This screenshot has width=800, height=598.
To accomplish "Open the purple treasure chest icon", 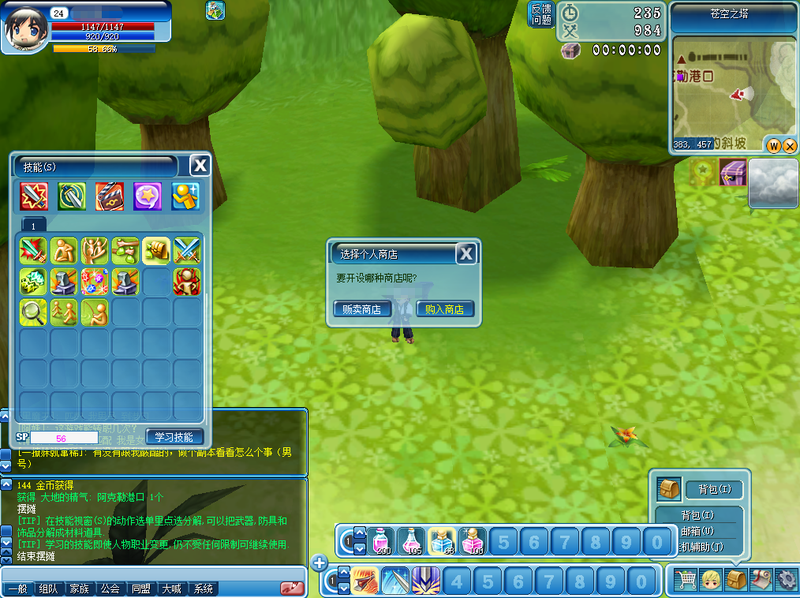I will pos(734,173).
